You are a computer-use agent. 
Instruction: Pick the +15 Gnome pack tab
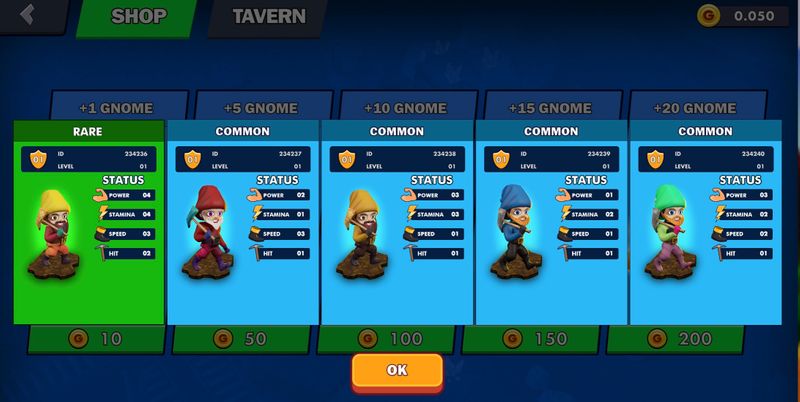pyautogui.click(x=551, y=106)
